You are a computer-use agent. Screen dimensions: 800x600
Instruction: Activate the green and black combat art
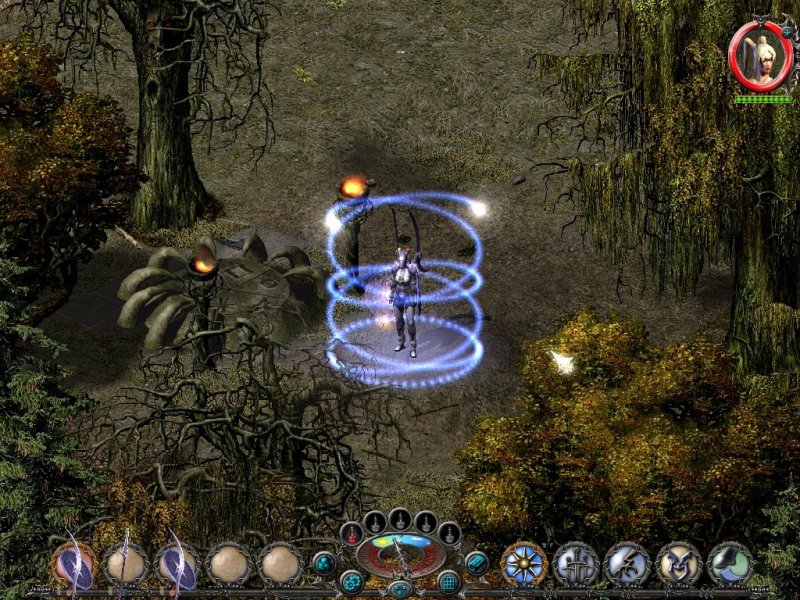[731, 564]
